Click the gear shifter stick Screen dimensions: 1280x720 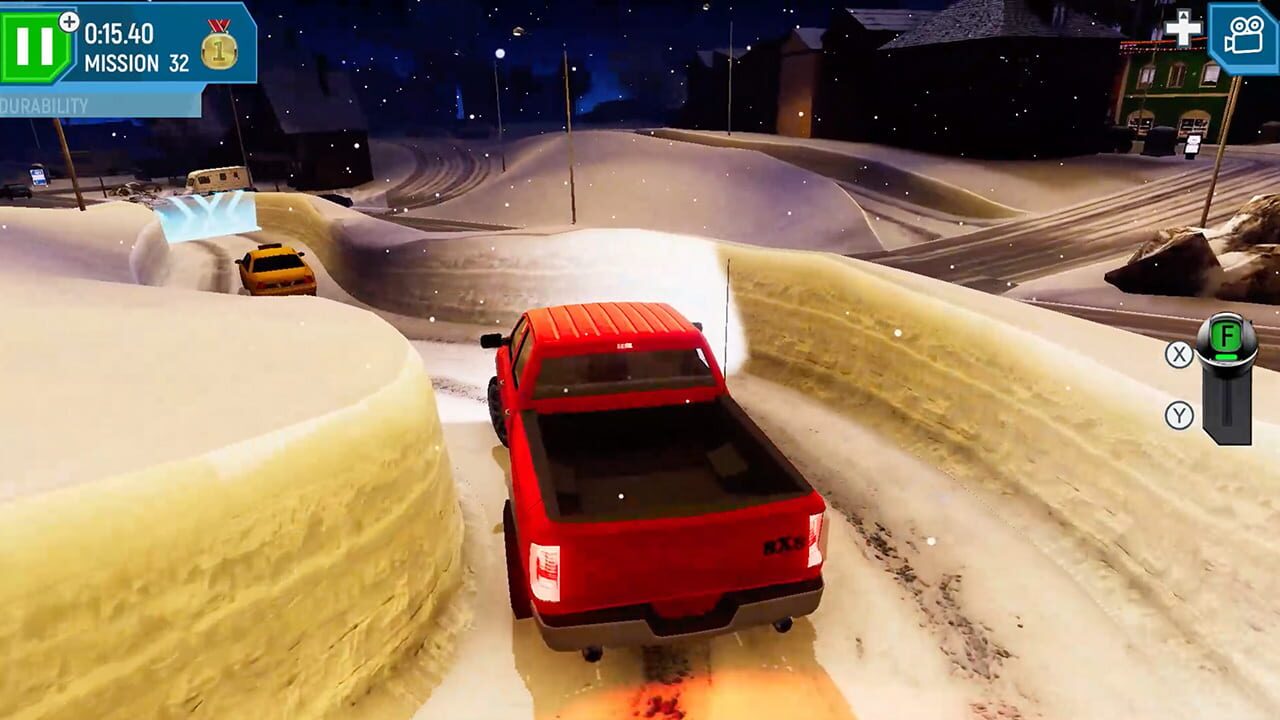1227,405
